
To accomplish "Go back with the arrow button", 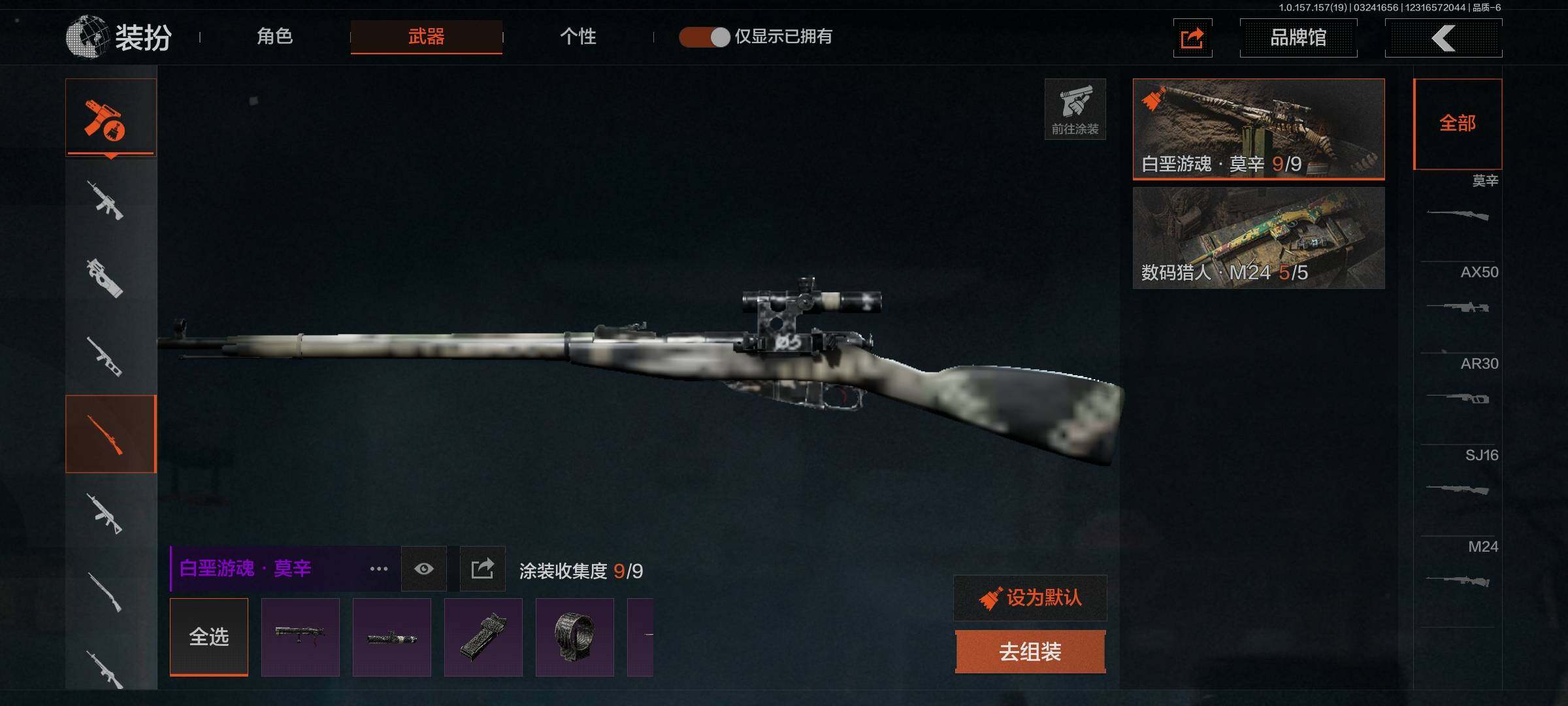I will 1443,38.
